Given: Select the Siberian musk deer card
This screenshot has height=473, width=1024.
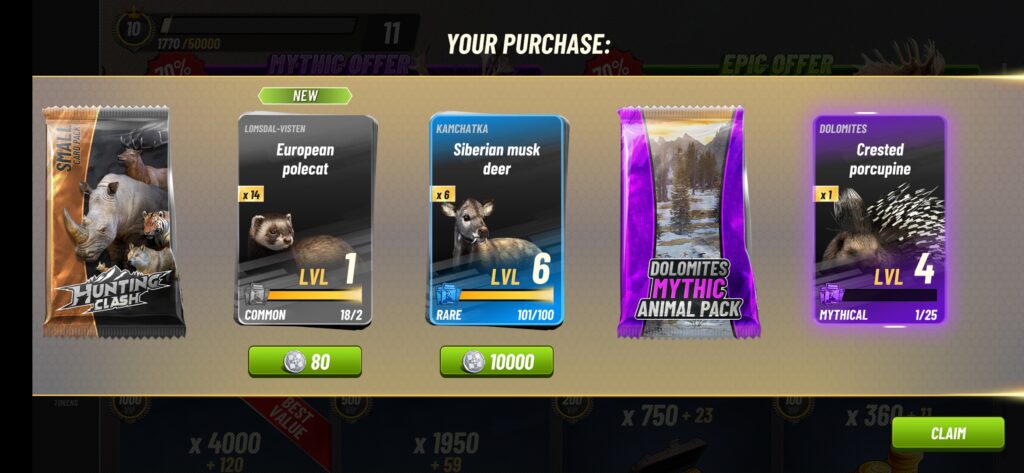Looking at the screenshot, I should [x=497, y=221].
